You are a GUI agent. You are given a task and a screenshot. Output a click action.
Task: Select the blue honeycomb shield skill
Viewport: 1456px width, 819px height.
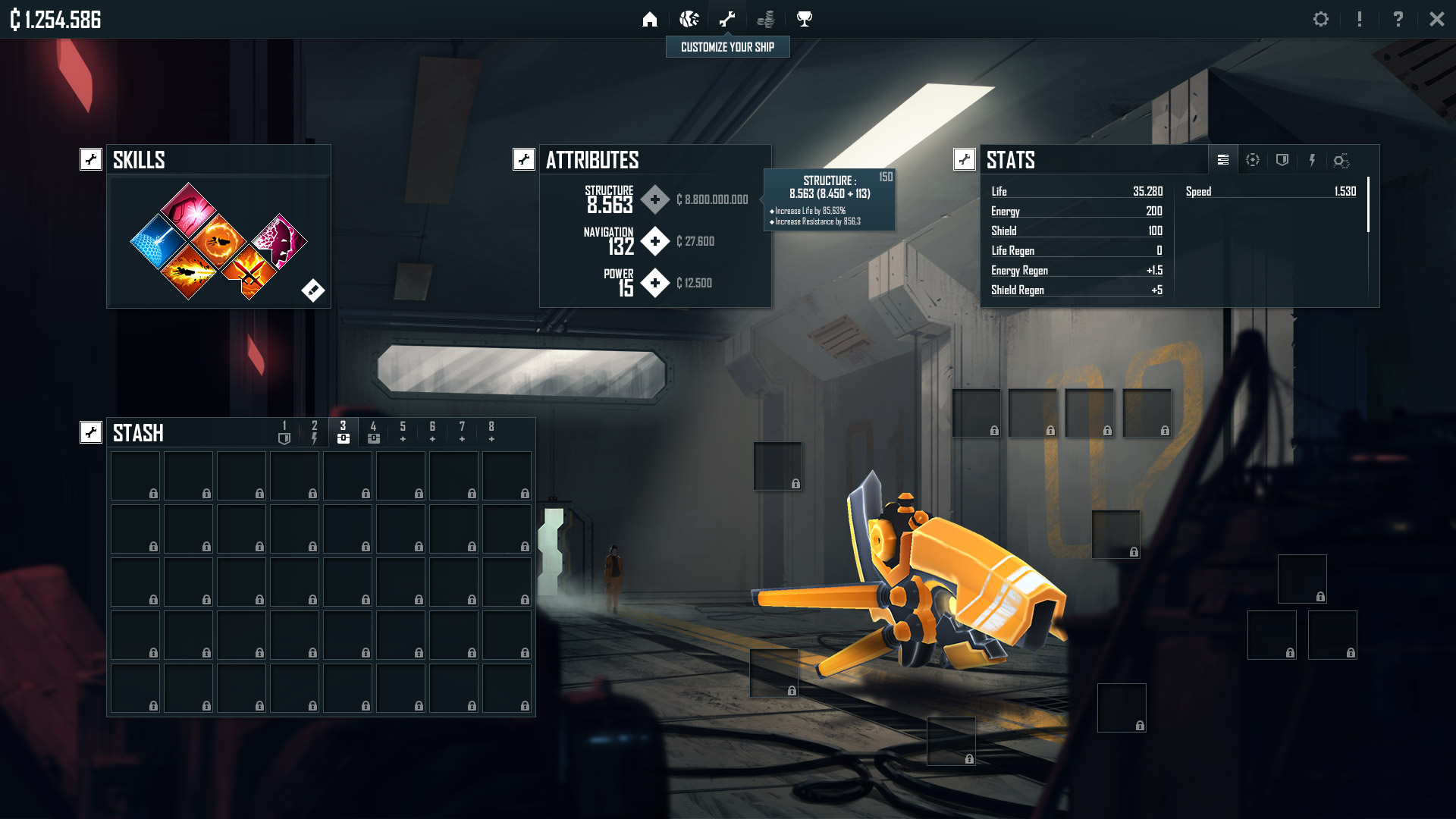[x=158, y=242]
